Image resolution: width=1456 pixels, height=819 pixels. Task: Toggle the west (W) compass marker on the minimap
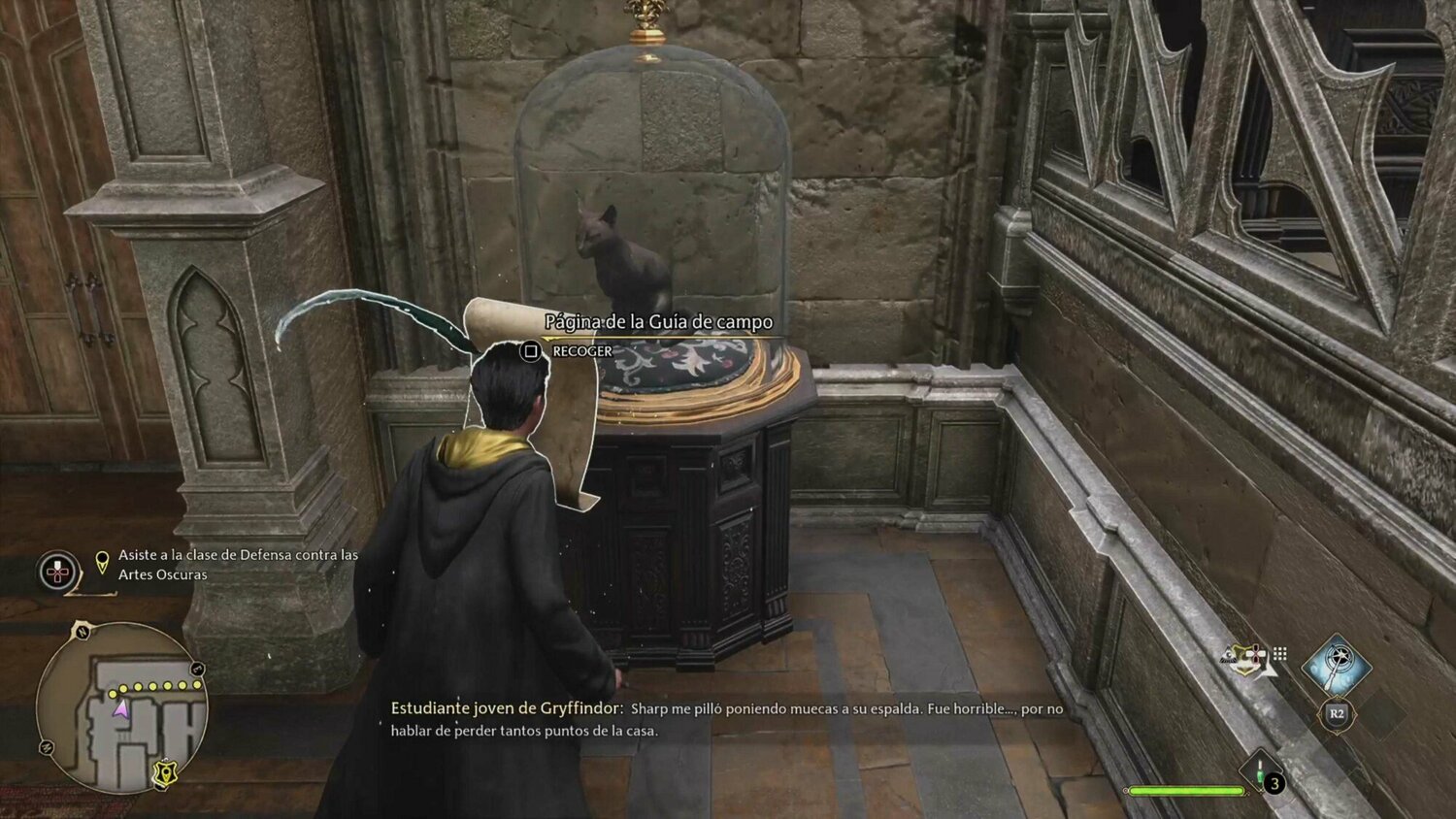click(x=46, y=746)
